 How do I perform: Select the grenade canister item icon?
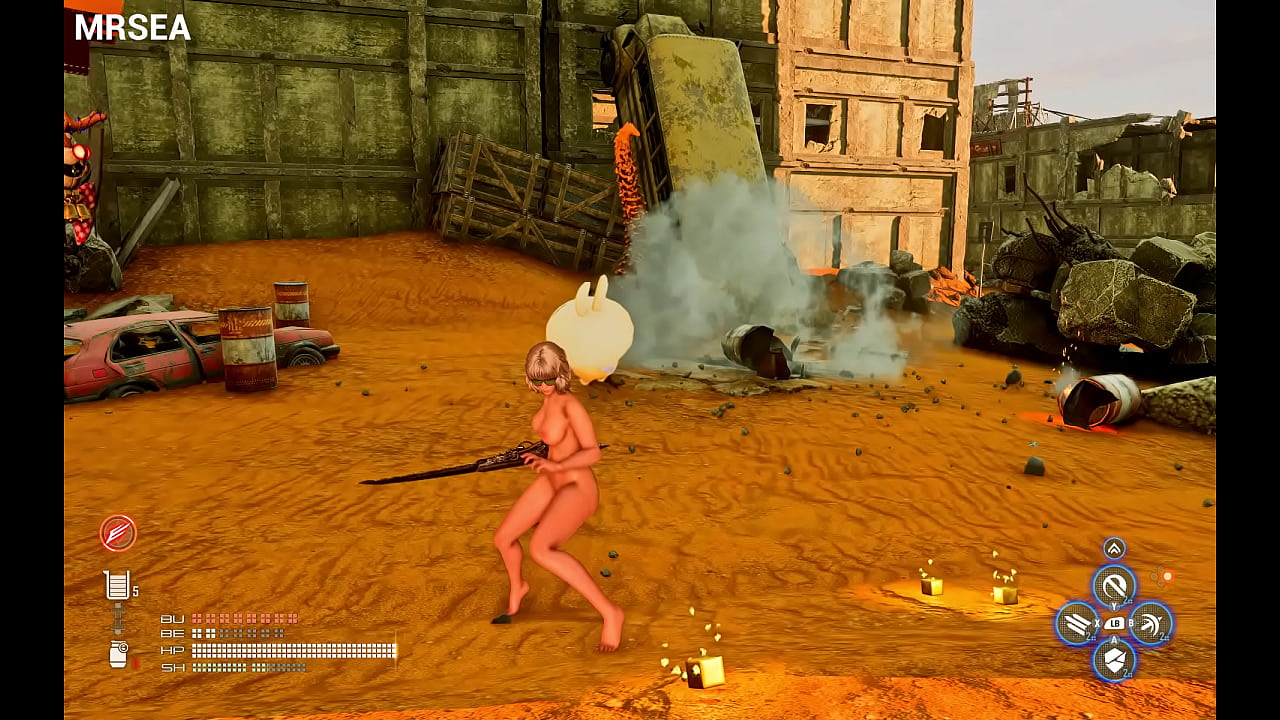(x=118, y=654)
